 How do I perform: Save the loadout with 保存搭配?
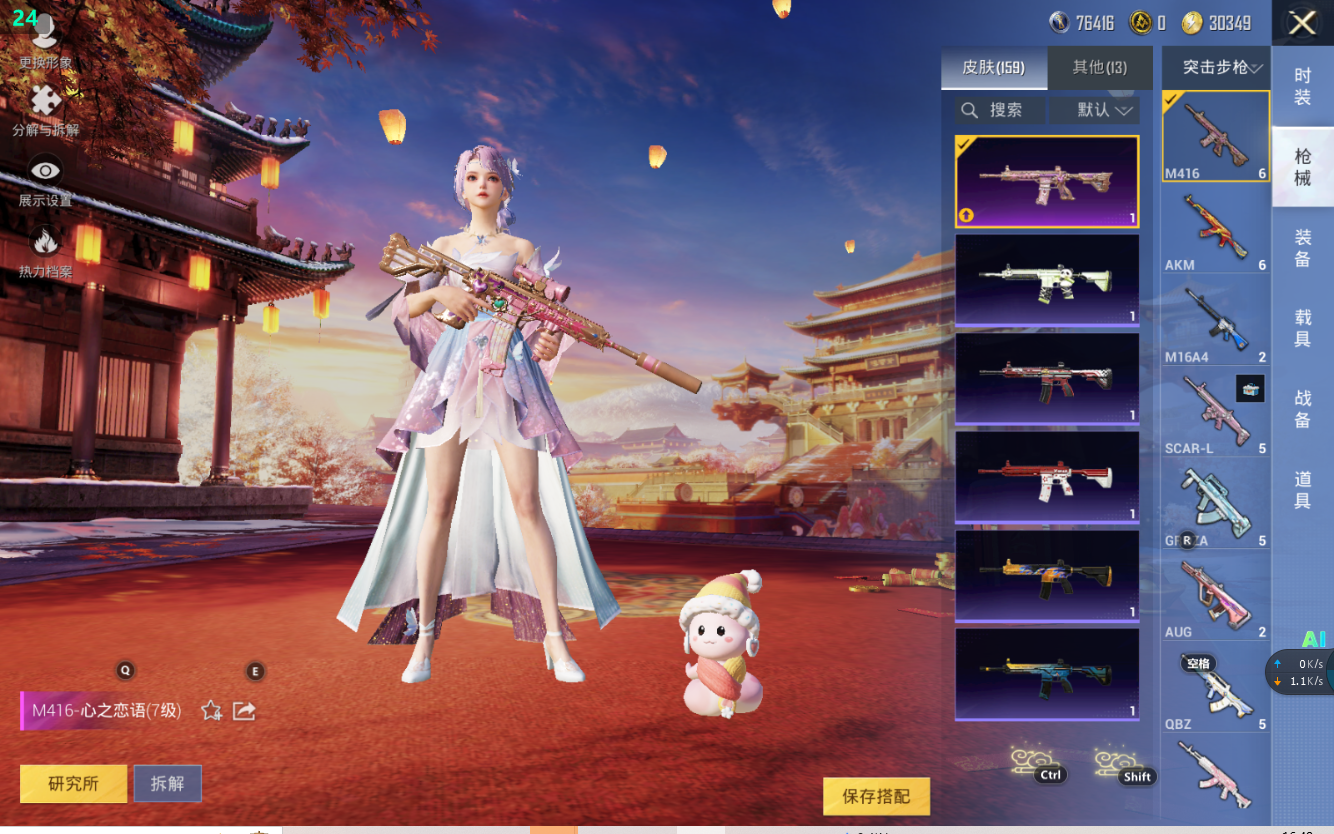[876, 797]
